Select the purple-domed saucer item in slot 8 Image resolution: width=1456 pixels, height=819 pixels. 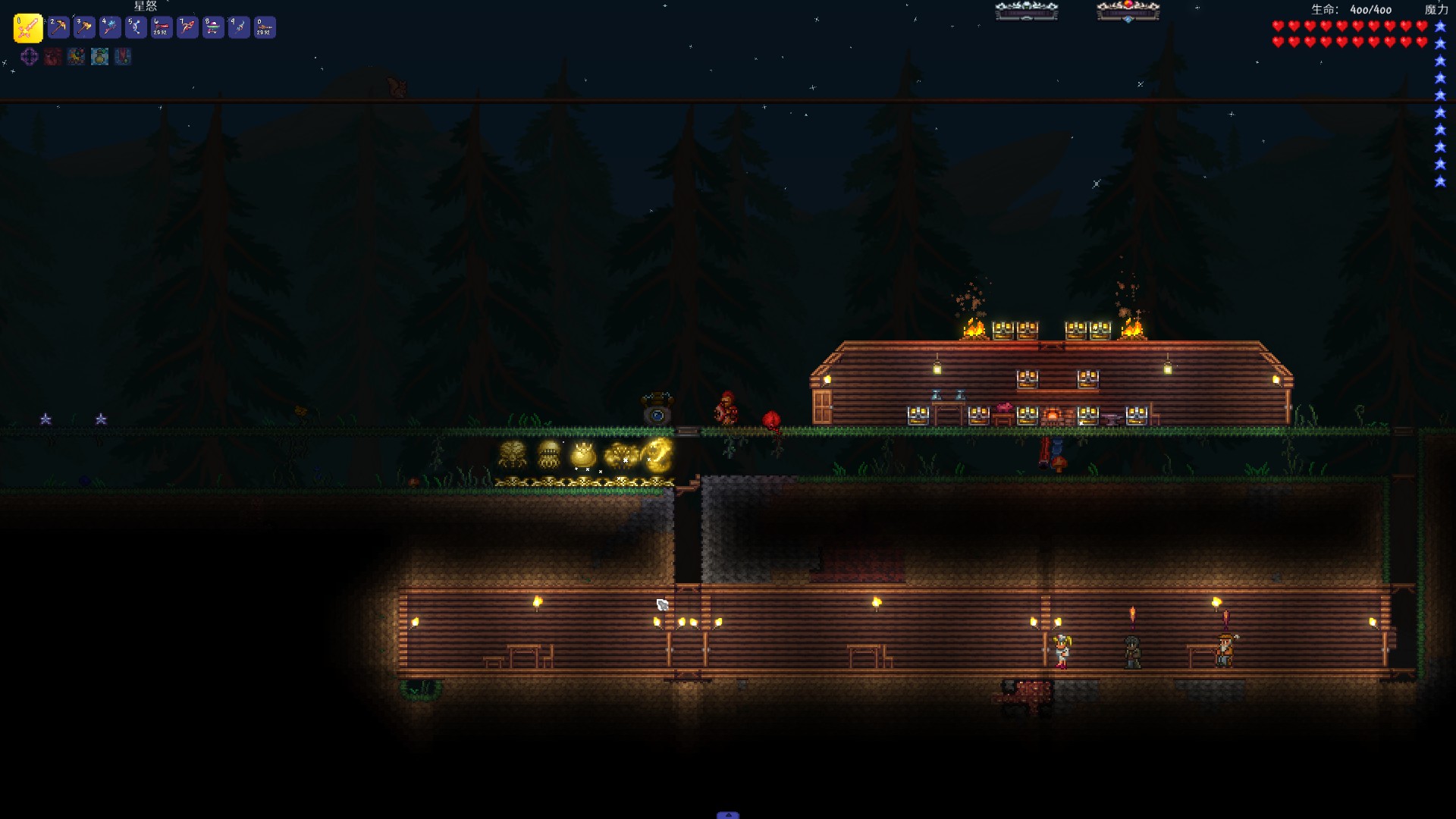213,28
